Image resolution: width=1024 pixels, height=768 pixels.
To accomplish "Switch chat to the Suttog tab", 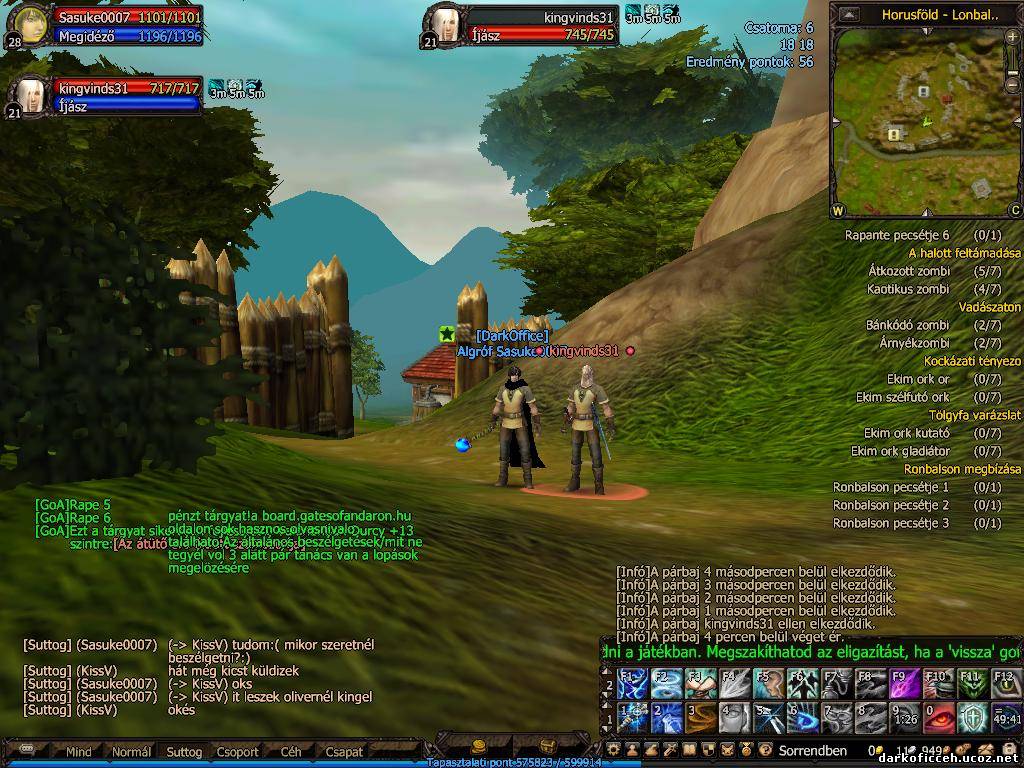I will click(x=184, y=752).
